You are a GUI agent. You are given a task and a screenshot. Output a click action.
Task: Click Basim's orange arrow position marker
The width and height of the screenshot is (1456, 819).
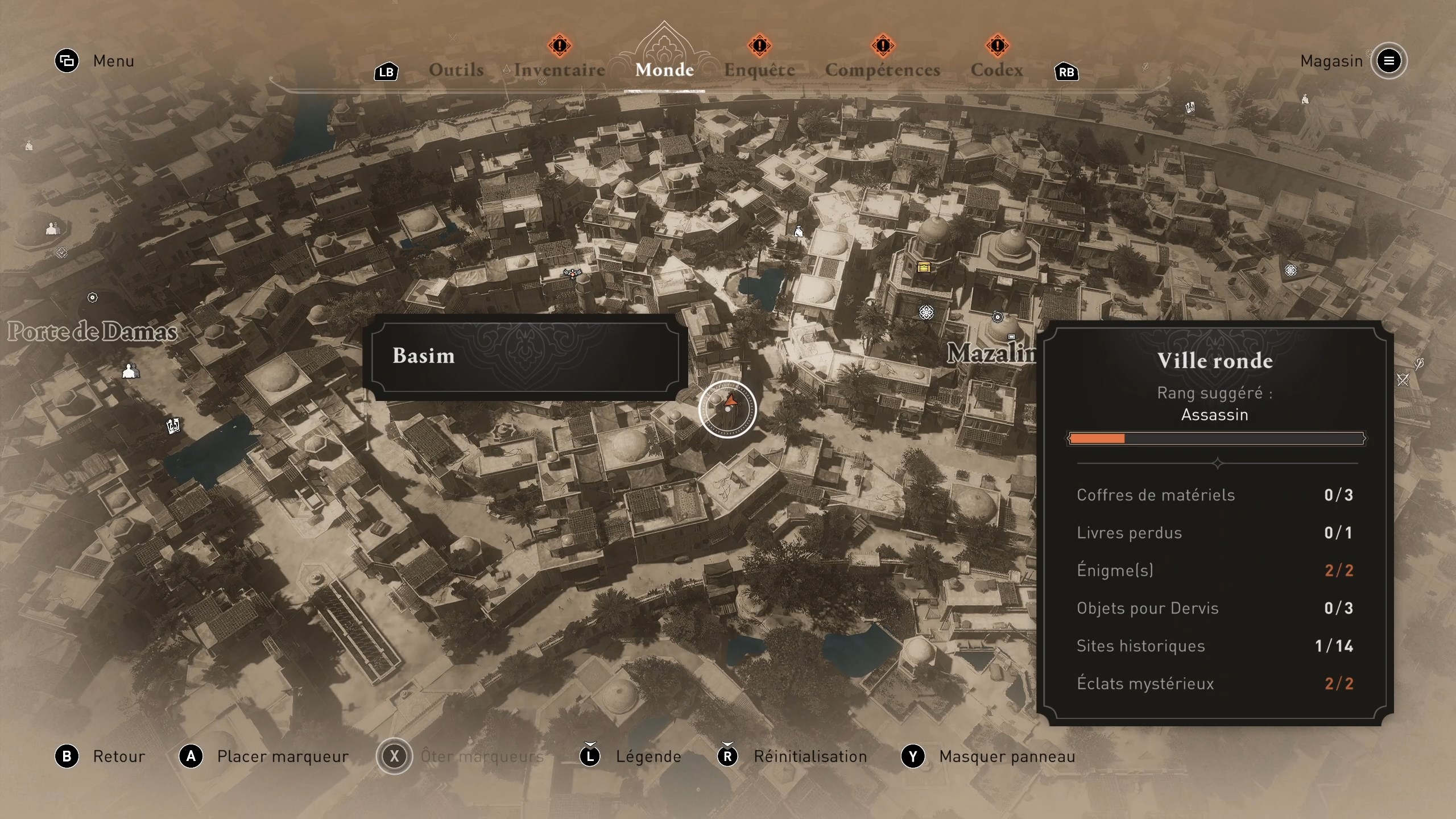click(730, 402)
